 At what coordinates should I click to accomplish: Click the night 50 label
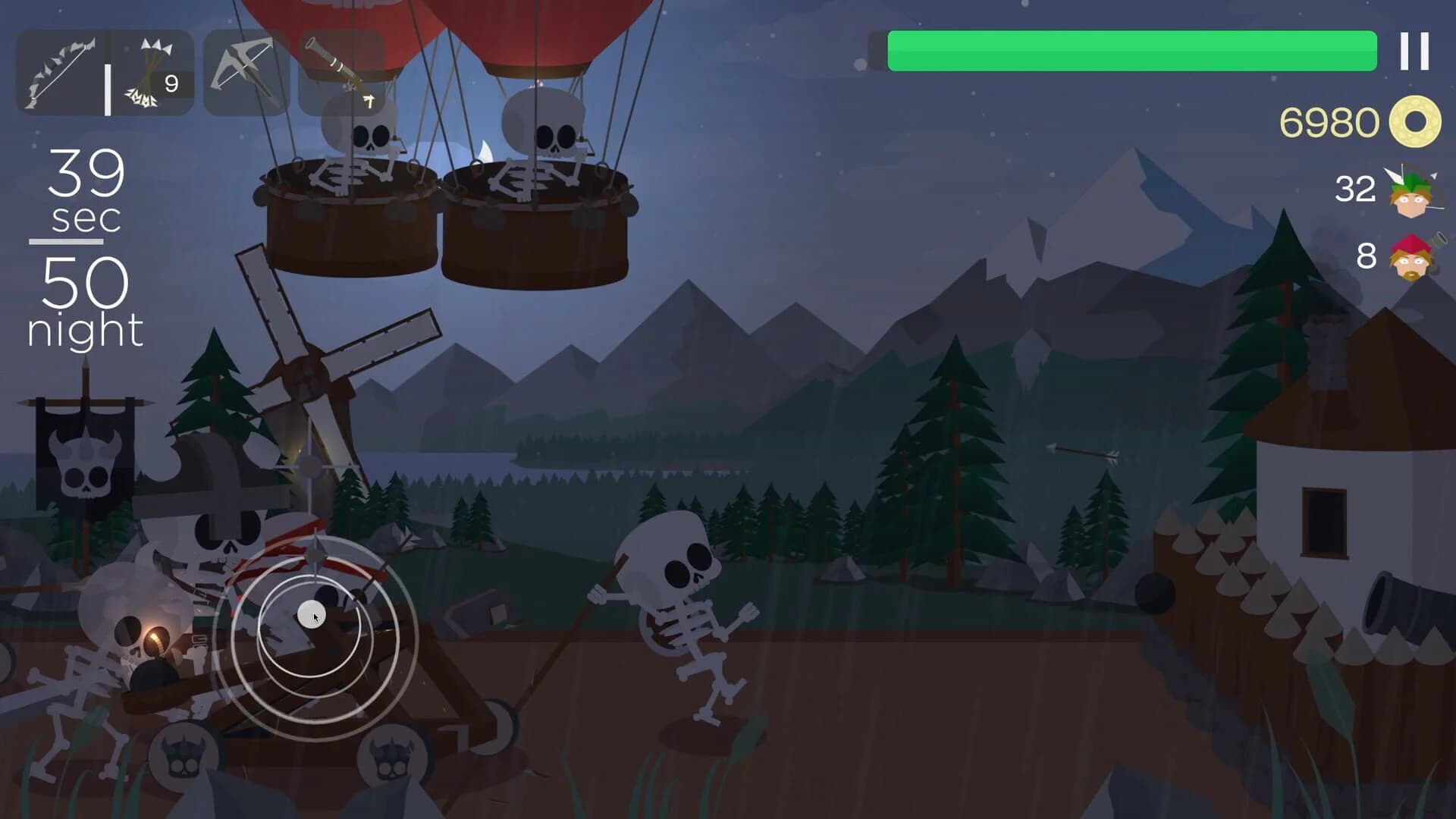click(86, 303)
